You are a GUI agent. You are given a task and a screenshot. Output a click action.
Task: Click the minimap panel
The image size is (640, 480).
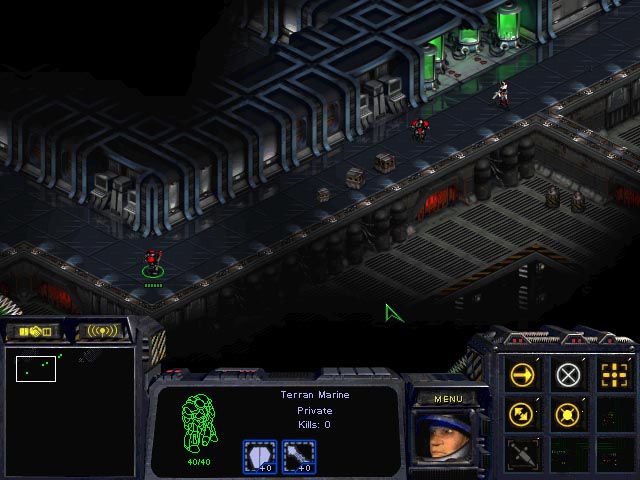click(69, 410)
